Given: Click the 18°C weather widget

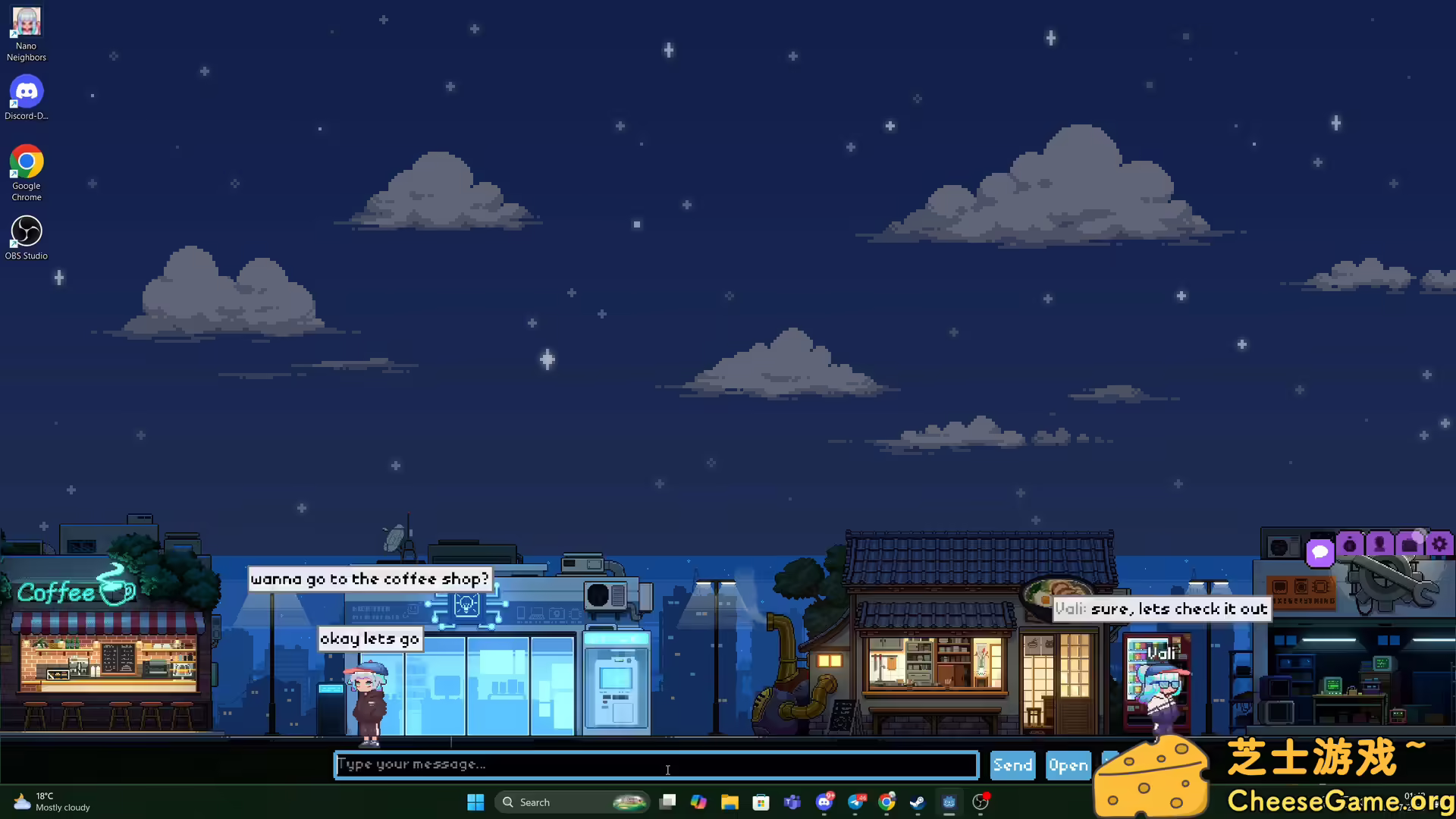Looking at the screenshot, I should [49, 802].
